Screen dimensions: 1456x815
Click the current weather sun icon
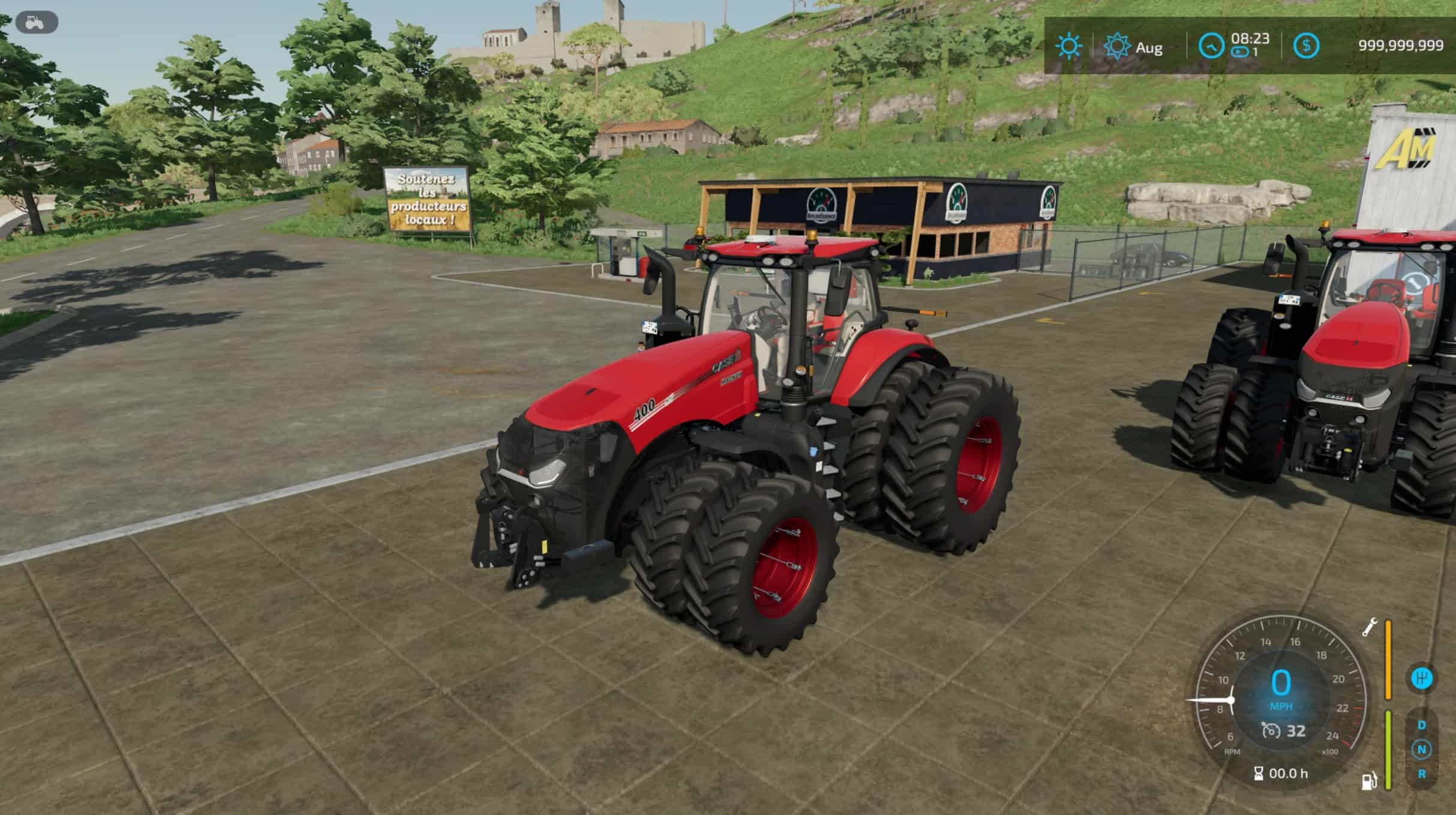pos(1069,46)
